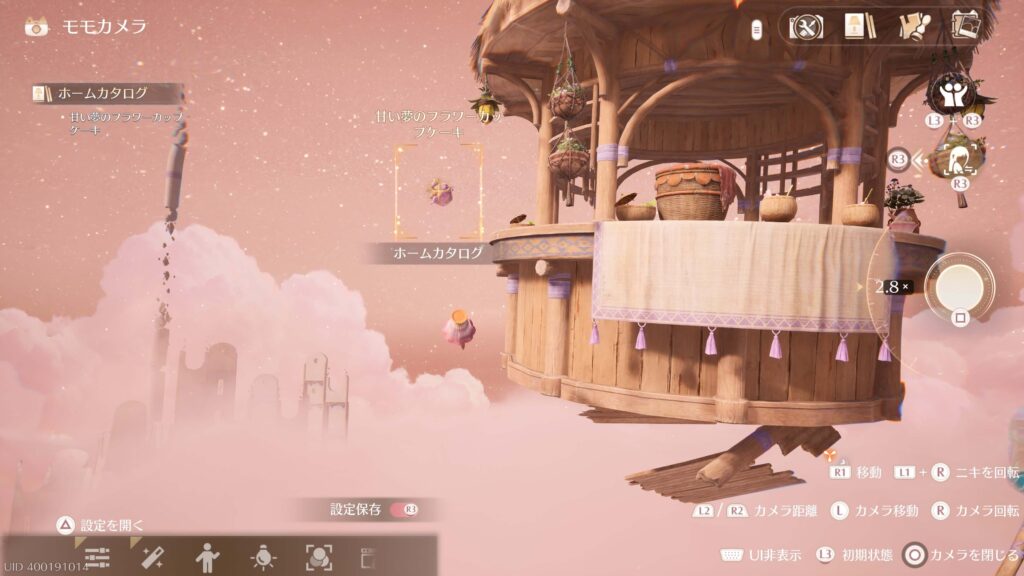Select the clothing and stamp icon
Viewport: 1024px width, 576px height.
pos(910,26)
